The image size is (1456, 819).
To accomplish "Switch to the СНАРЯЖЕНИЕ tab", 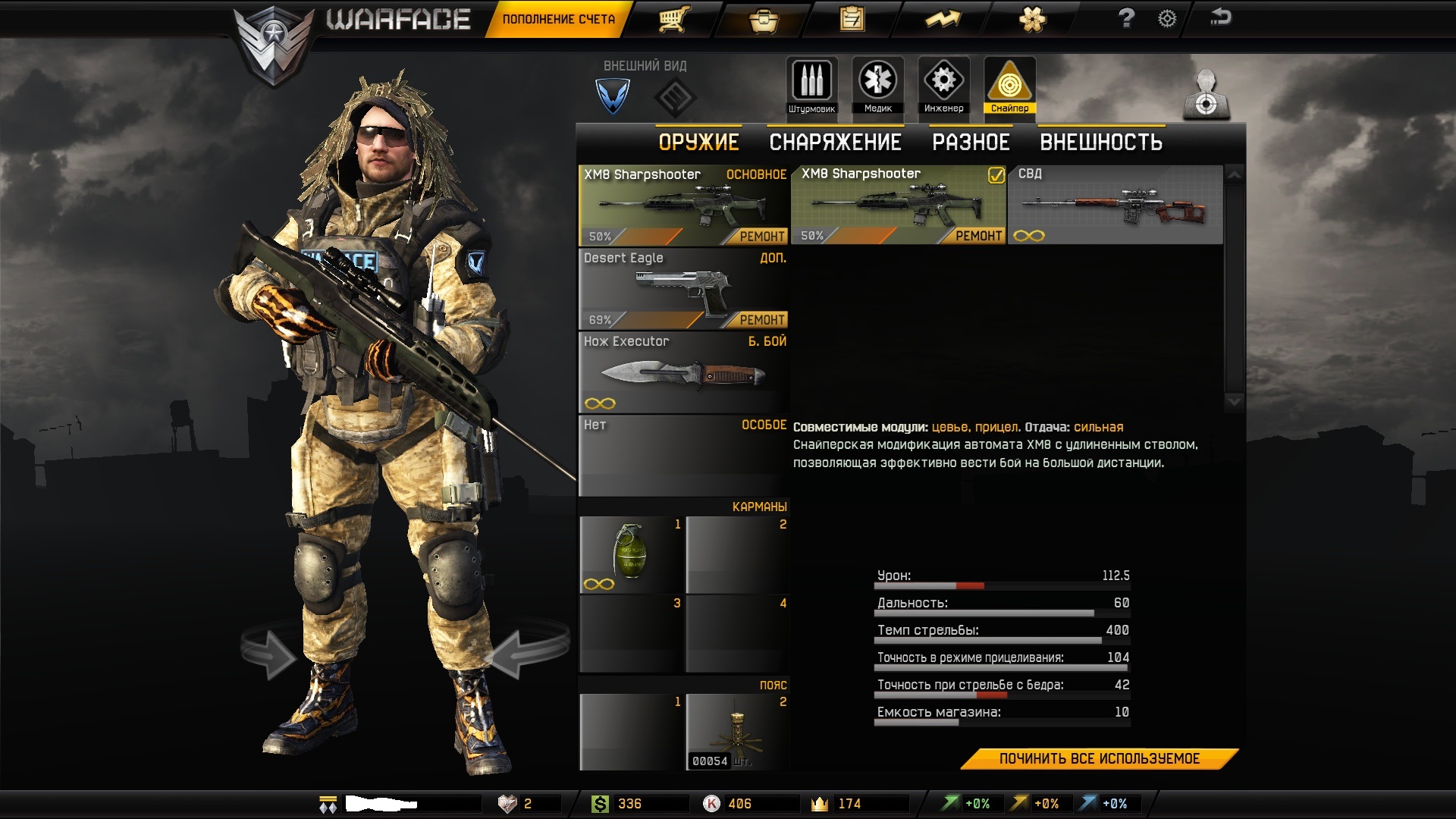I will coord(835,142).
